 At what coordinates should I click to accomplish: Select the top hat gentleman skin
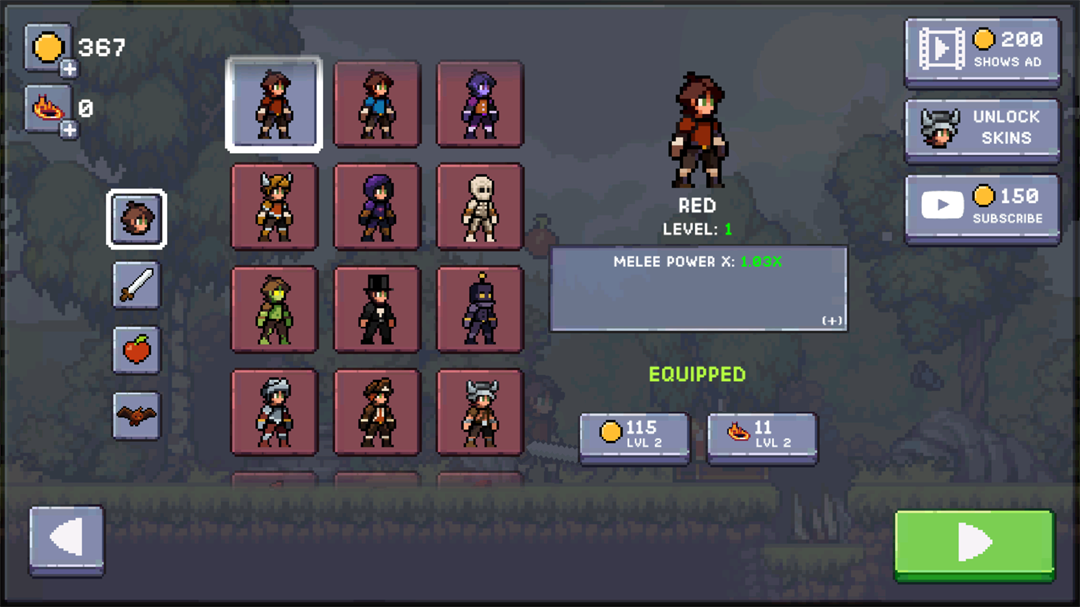(377, 309)
